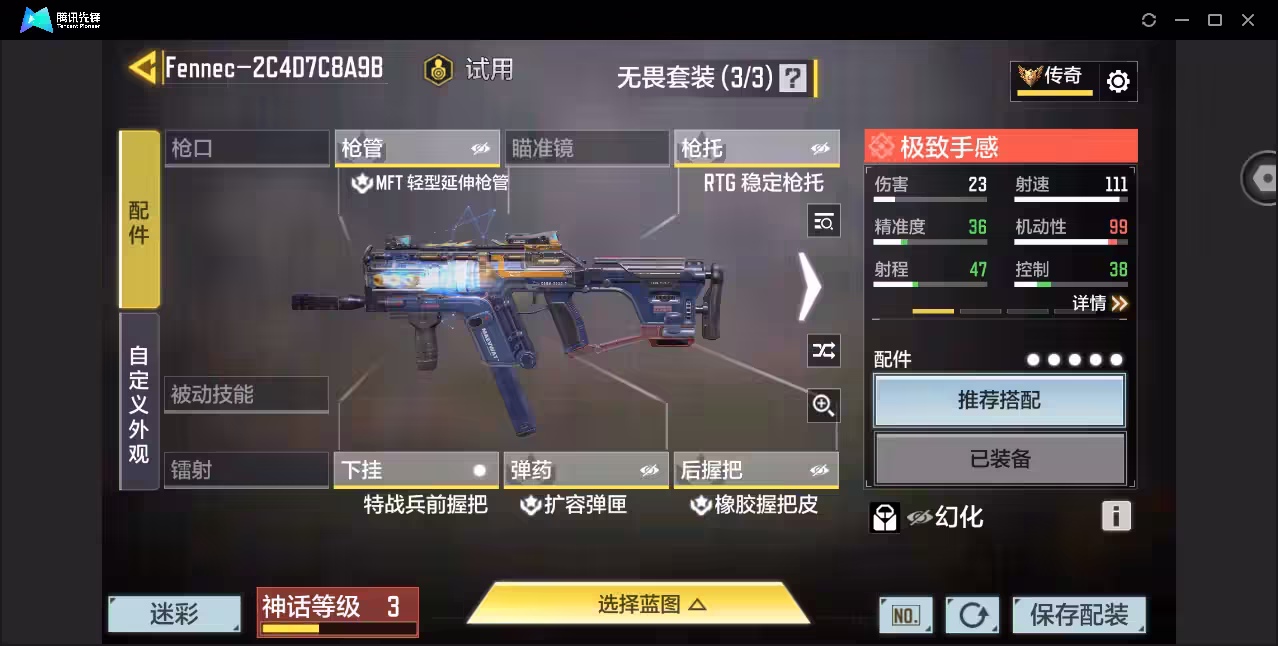This screenshot has height=646, width=1278.
Task: Select the 枪口 muzzle slot
Action: click(247, 149)
